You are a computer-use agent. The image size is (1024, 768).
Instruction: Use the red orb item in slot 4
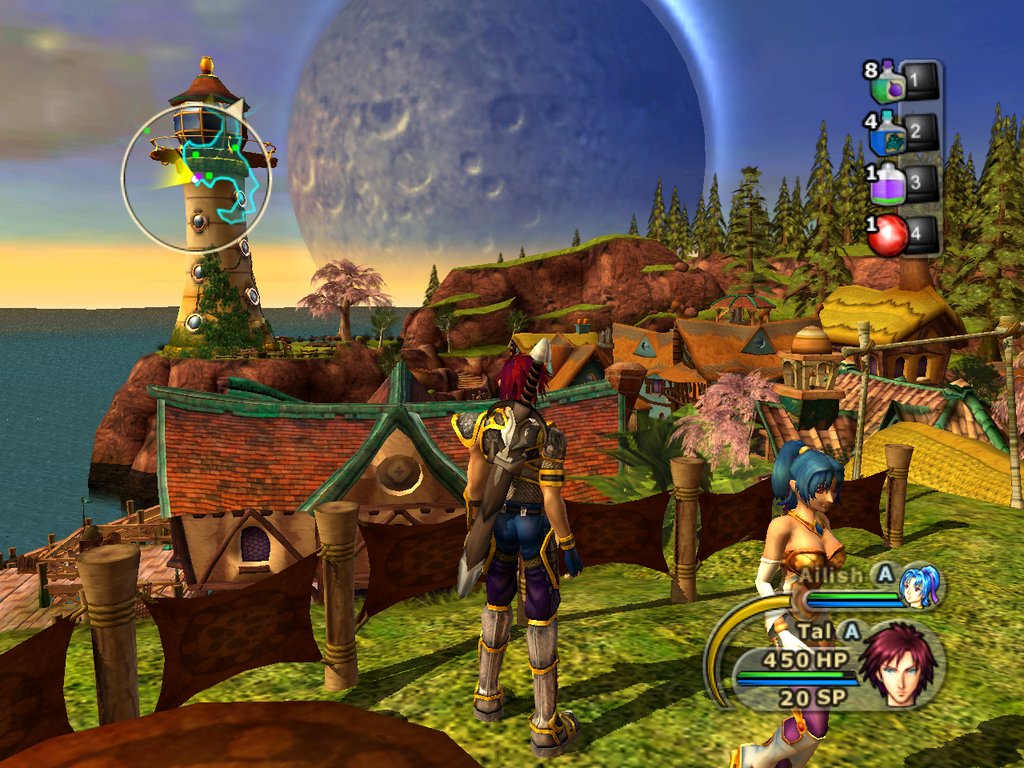(x=888, y=236)
